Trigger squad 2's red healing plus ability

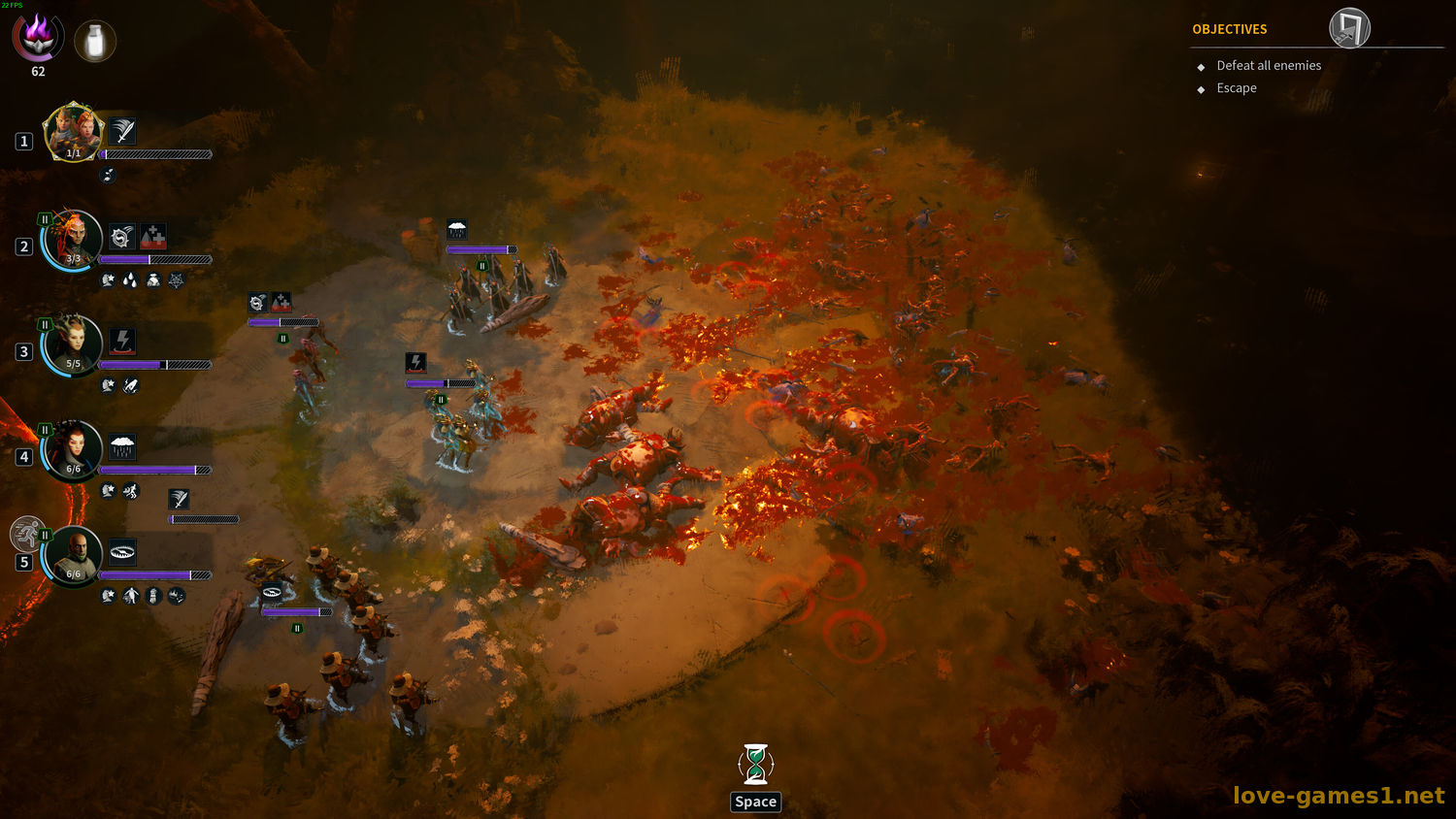click(152, 237)
